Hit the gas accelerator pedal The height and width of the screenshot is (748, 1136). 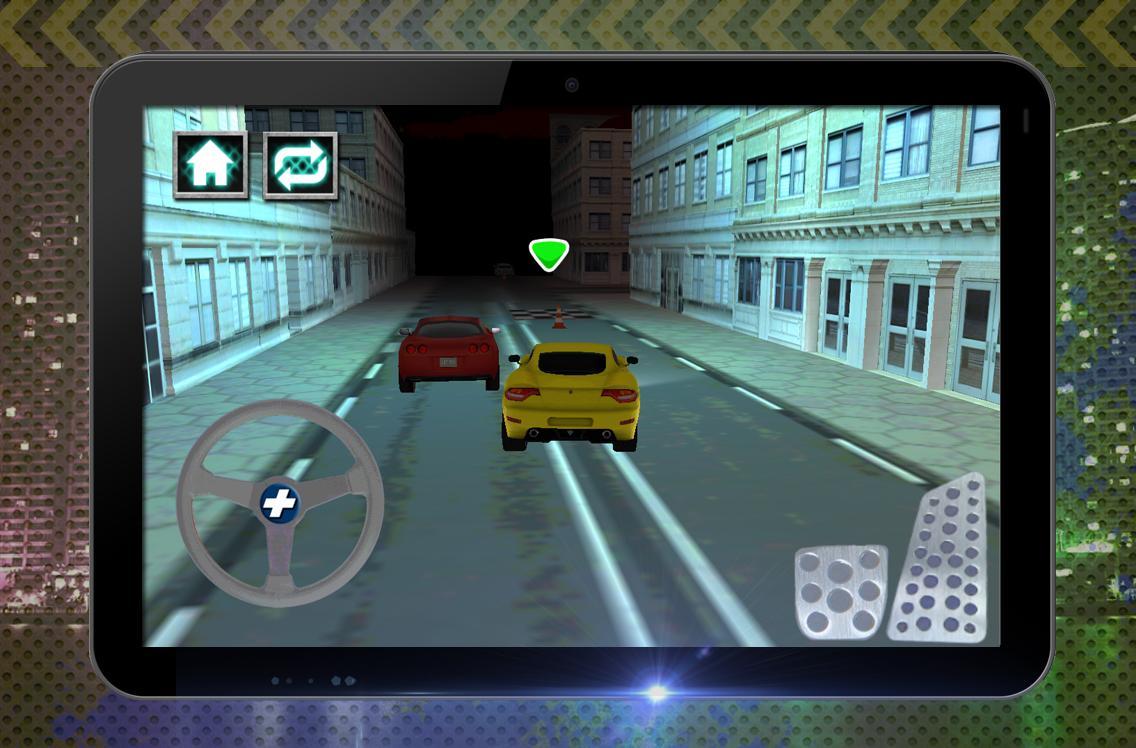[941, 565]
